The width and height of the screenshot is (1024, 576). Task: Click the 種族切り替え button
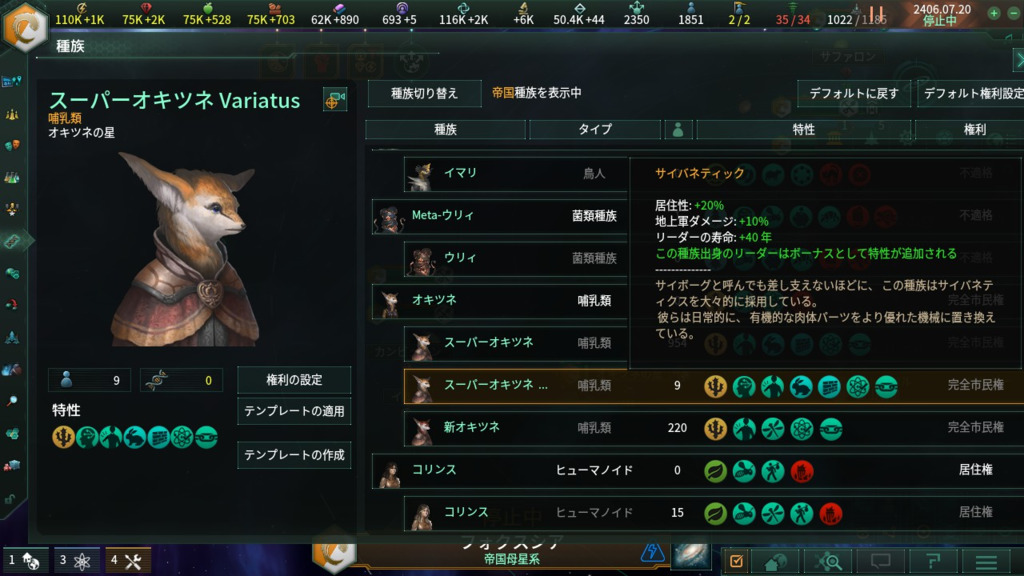(424, 93)
